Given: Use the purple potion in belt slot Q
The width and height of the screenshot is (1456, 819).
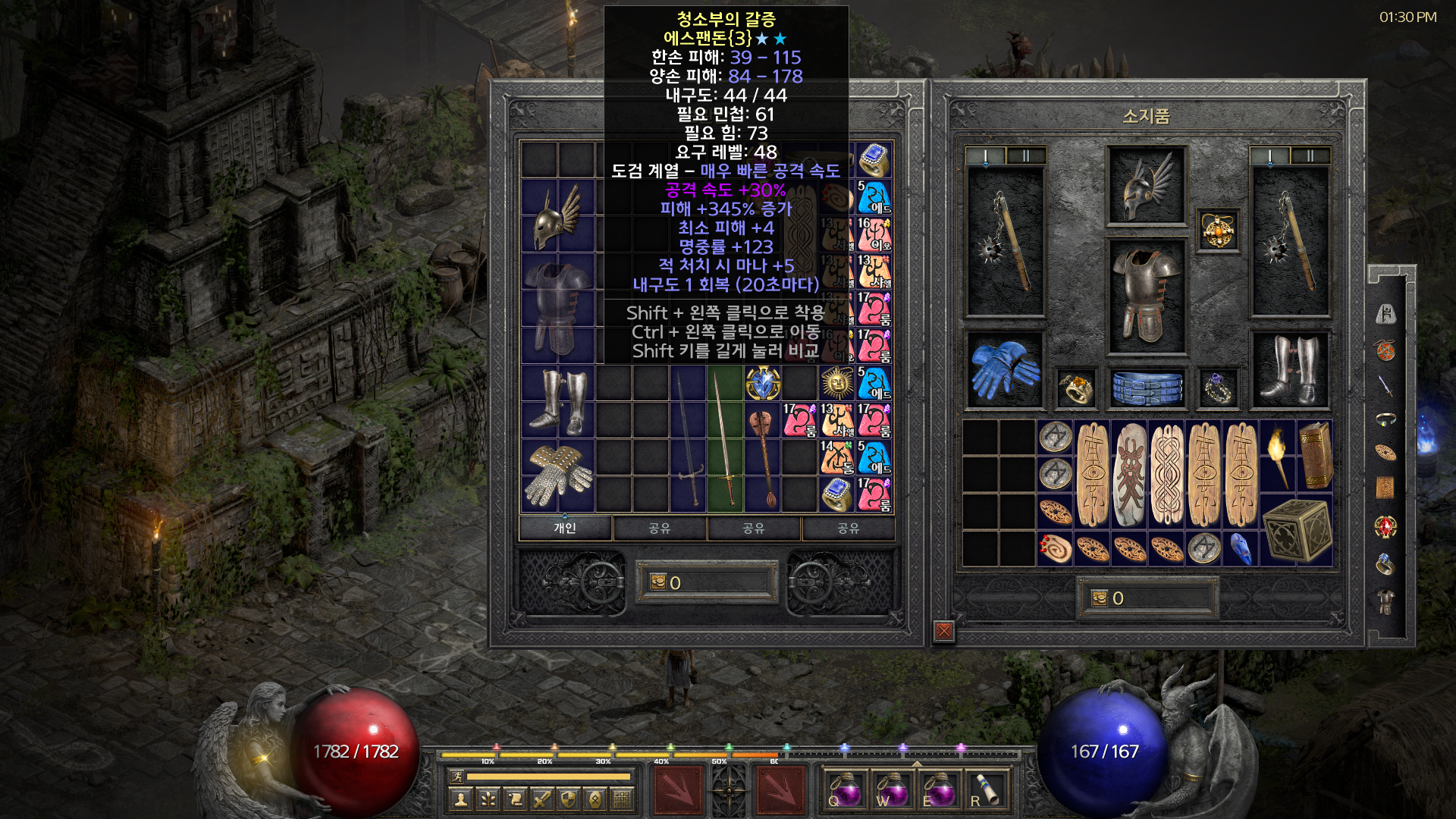Looking at the screenshot, I should coord(844,790).
